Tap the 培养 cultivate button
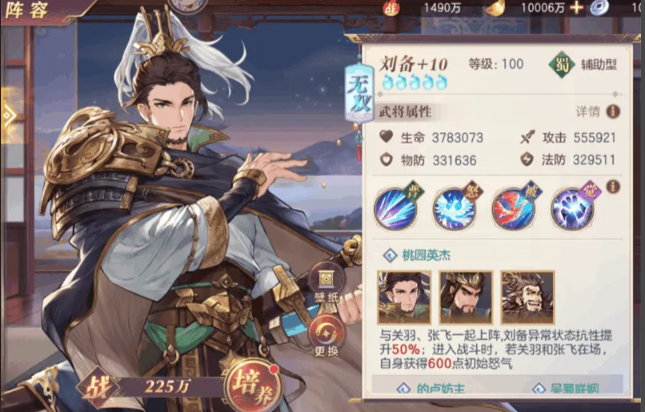Screen dimensions: 645x412 [255, 383]
